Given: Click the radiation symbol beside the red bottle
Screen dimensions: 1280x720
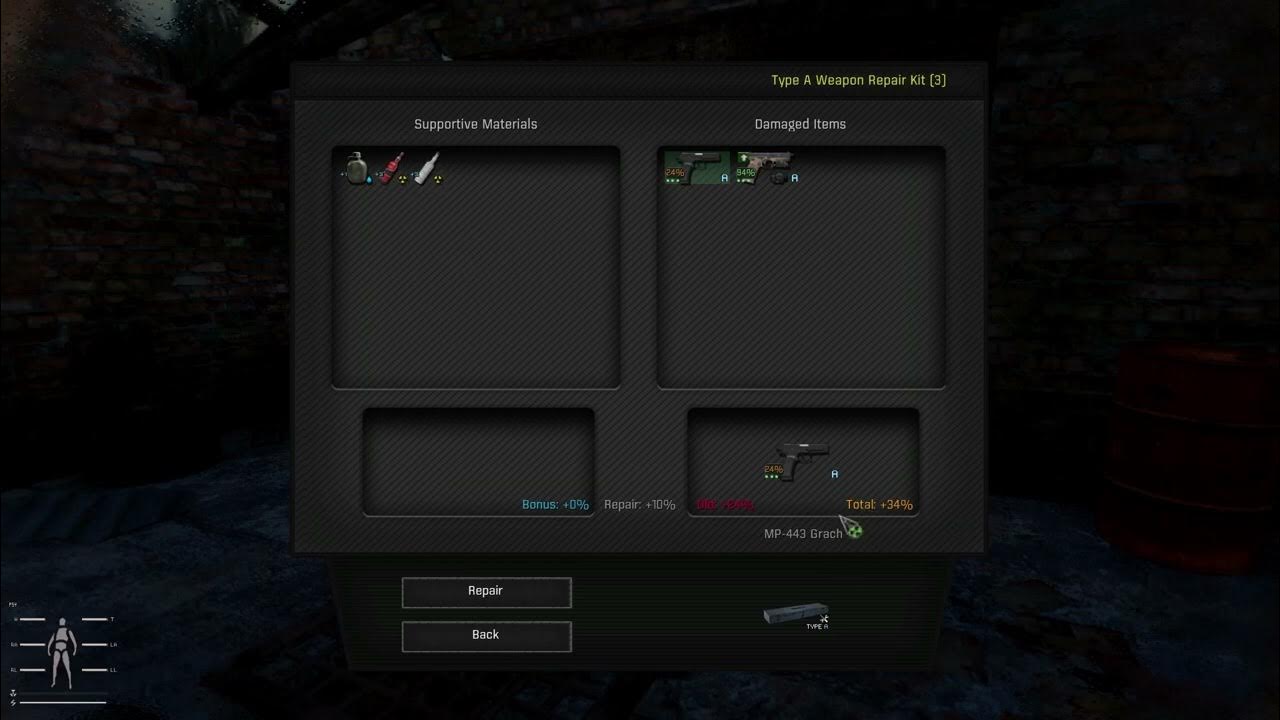Looking at the screenshot, I should 403,179.
